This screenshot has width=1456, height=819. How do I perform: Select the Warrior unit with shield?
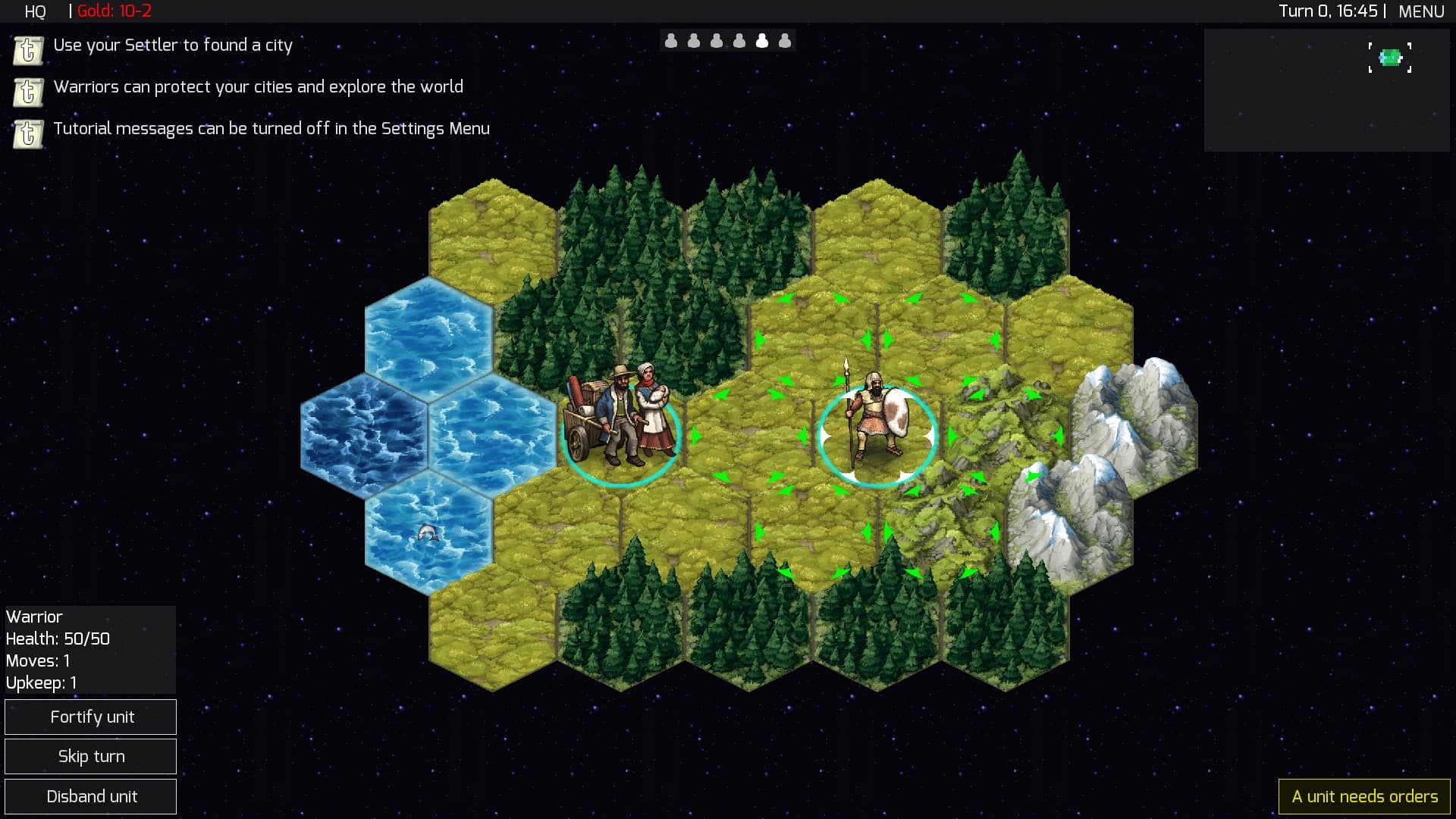tap(876, 421)
